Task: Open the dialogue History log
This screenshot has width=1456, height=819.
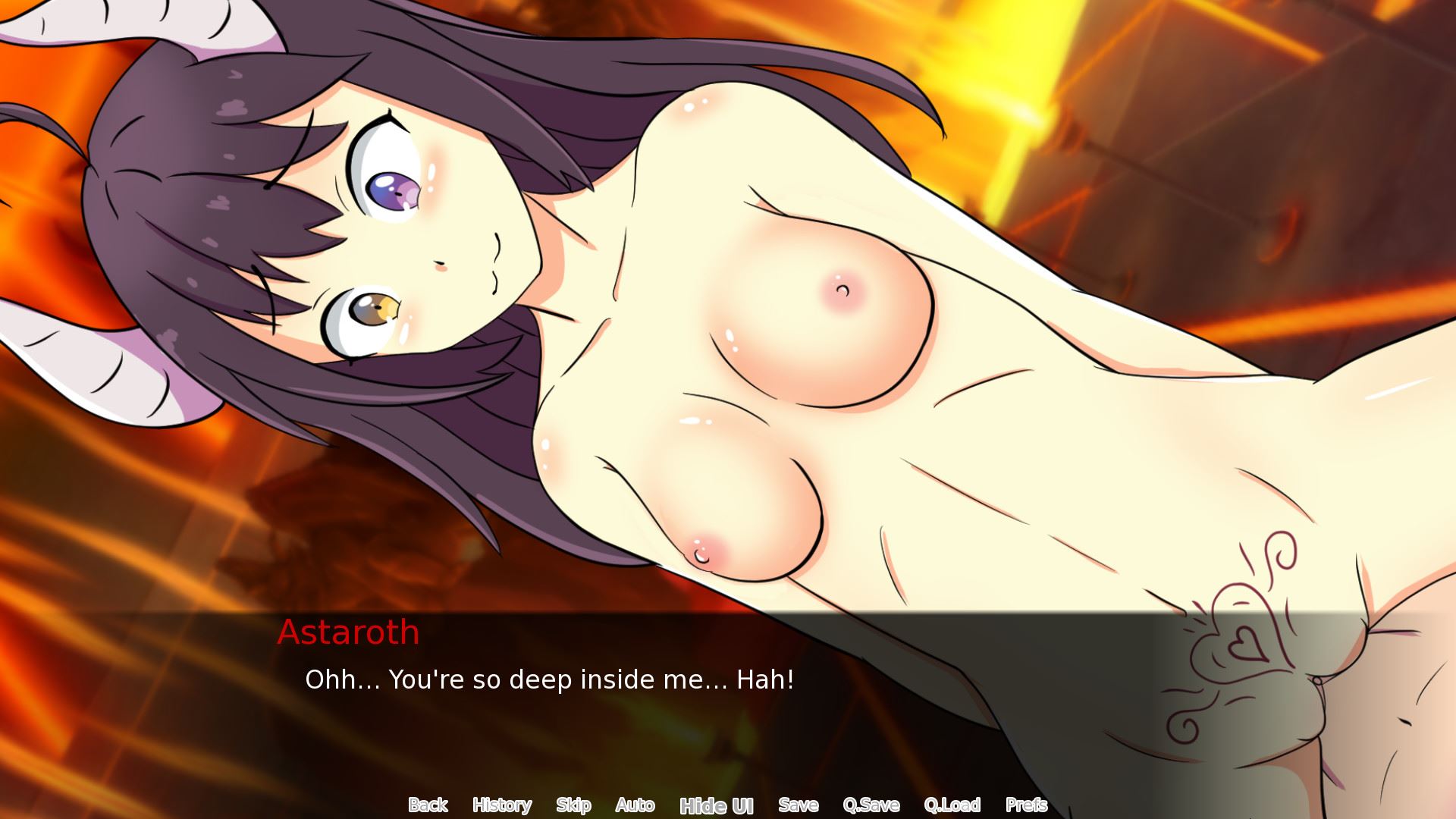Action: coord(501,805)
